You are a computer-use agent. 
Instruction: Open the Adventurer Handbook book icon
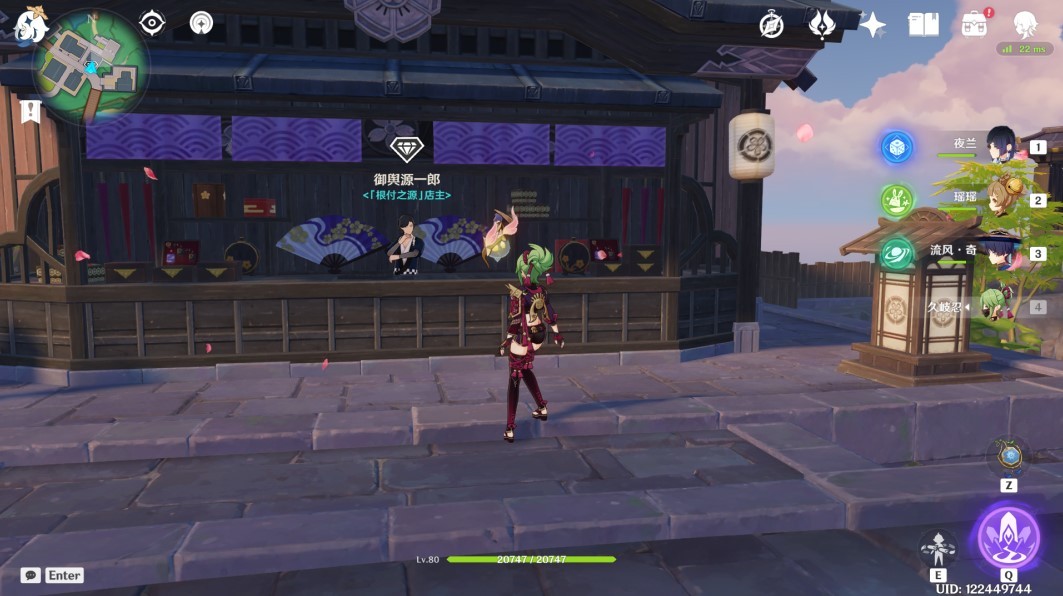coord(923,25)
